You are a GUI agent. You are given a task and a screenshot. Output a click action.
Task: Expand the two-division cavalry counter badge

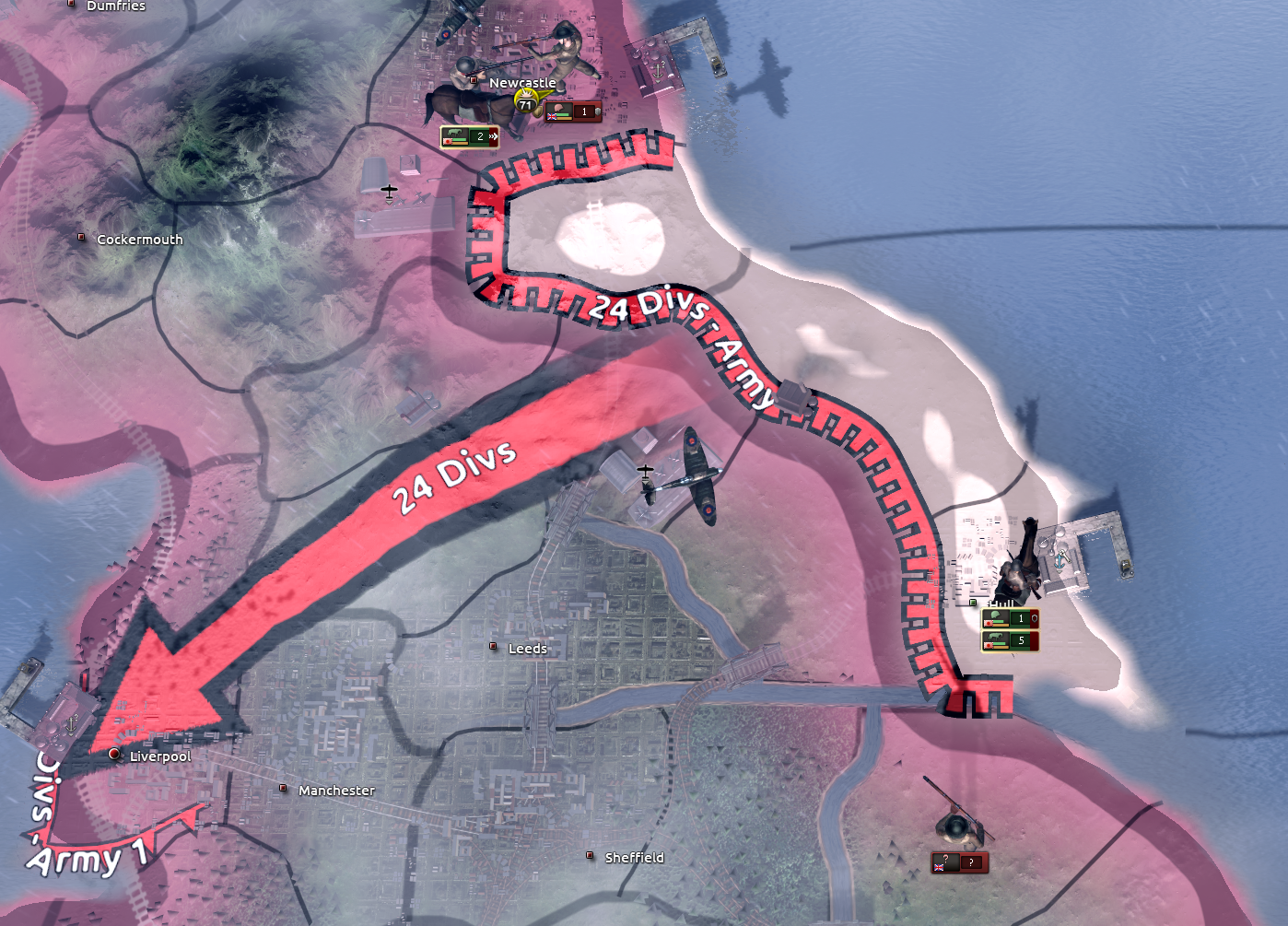(481, 136)
